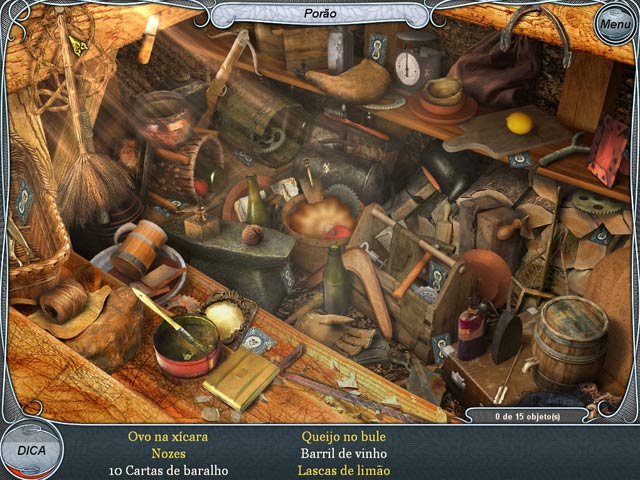Select 'Lascas de limão' list entry
640x480 pixels.
click(343, 471)
